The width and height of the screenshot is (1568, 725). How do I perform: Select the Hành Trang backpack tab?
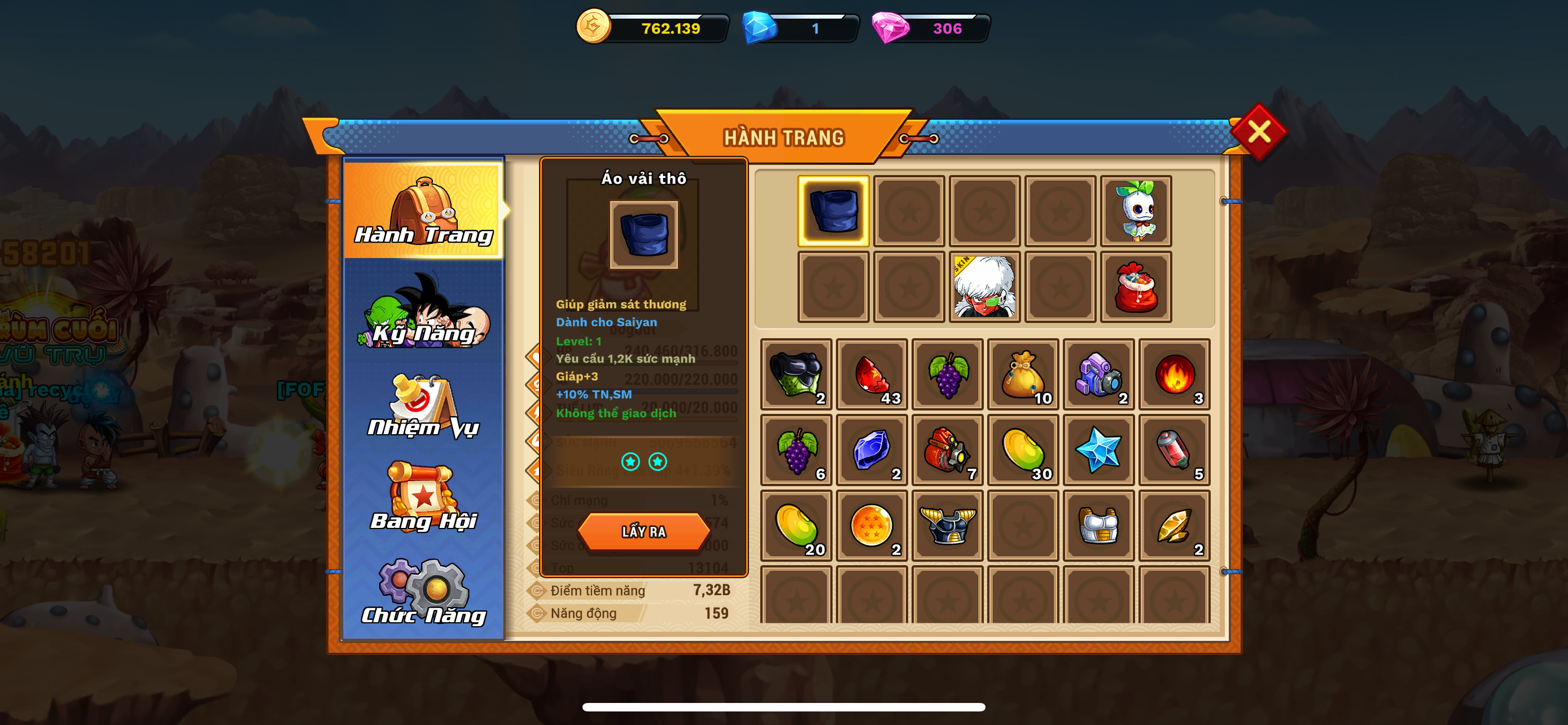tap(424, 209)
